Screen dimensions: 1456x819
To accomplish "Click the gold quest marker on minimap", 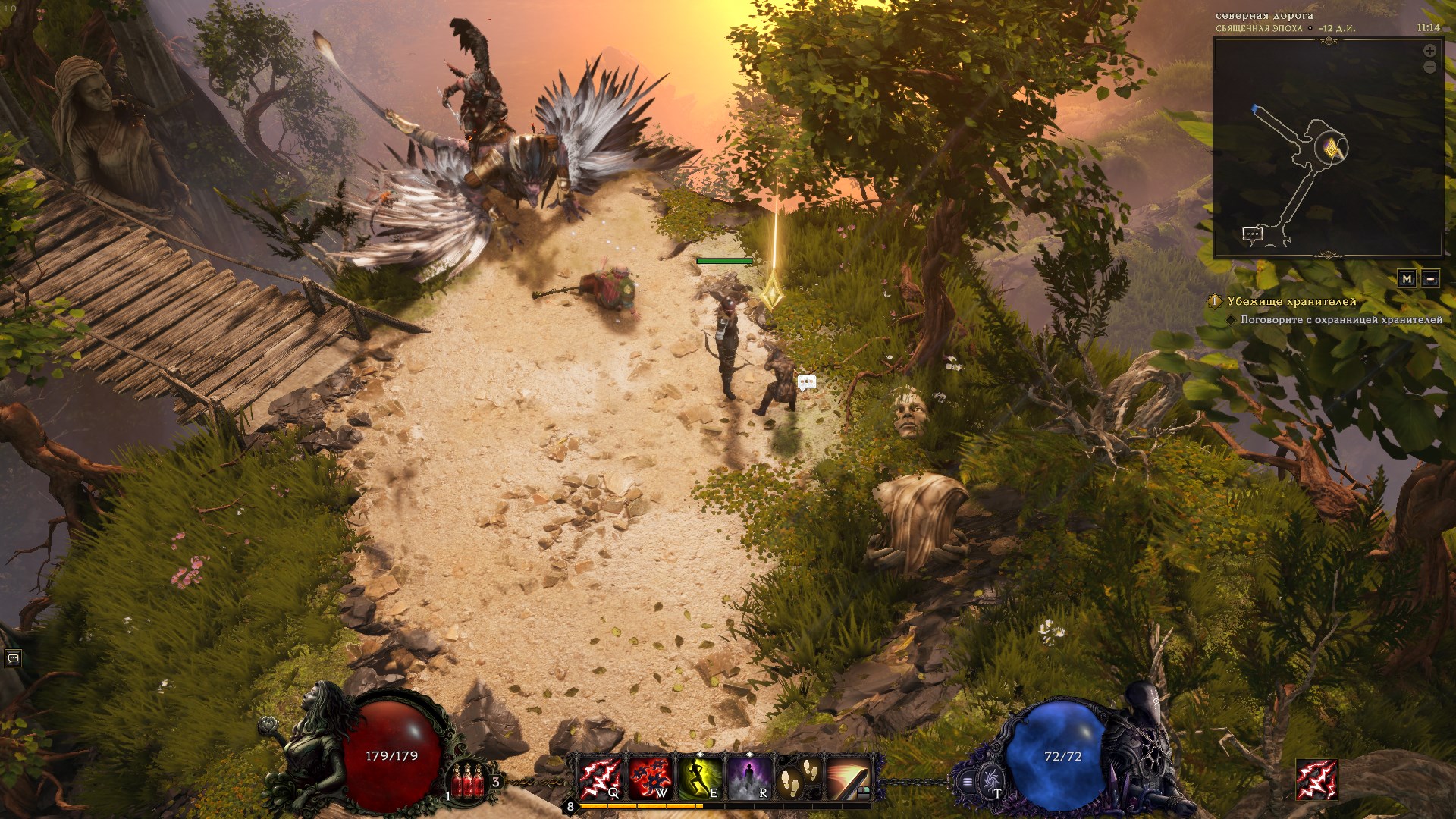I will pyautogui.click(x=1331, y=149).
